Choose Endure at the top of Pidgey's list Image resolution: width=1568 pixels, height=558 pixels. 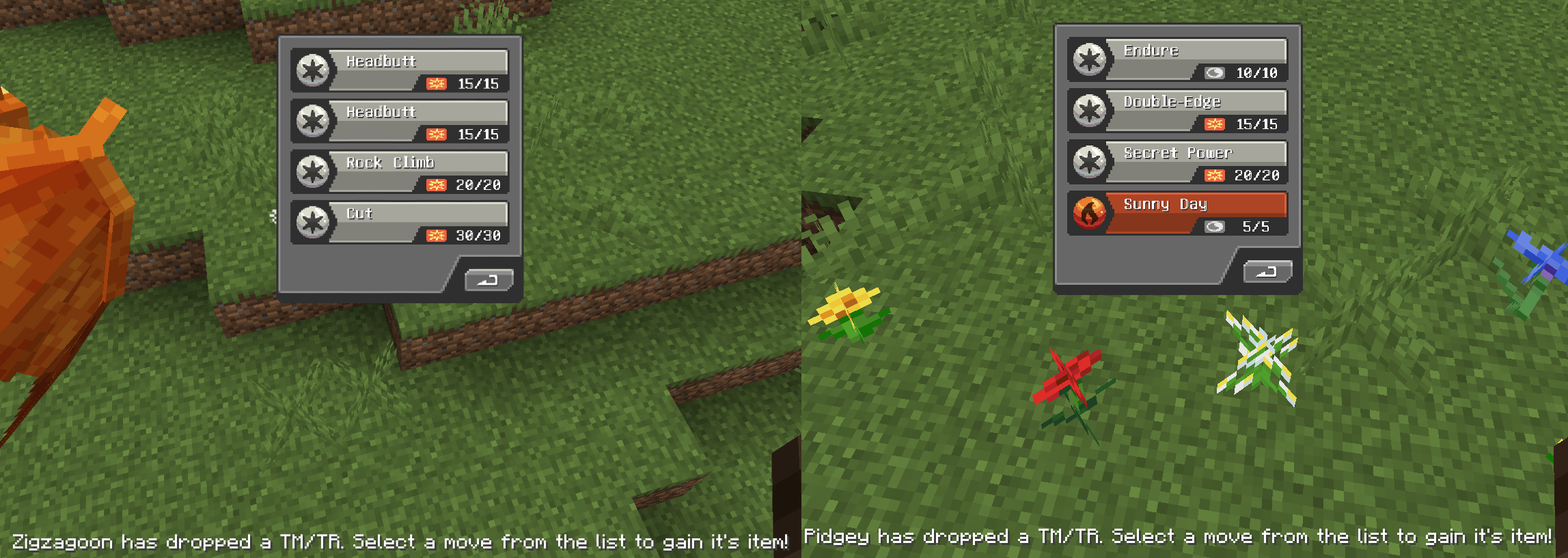click(x=1189, y=59)
